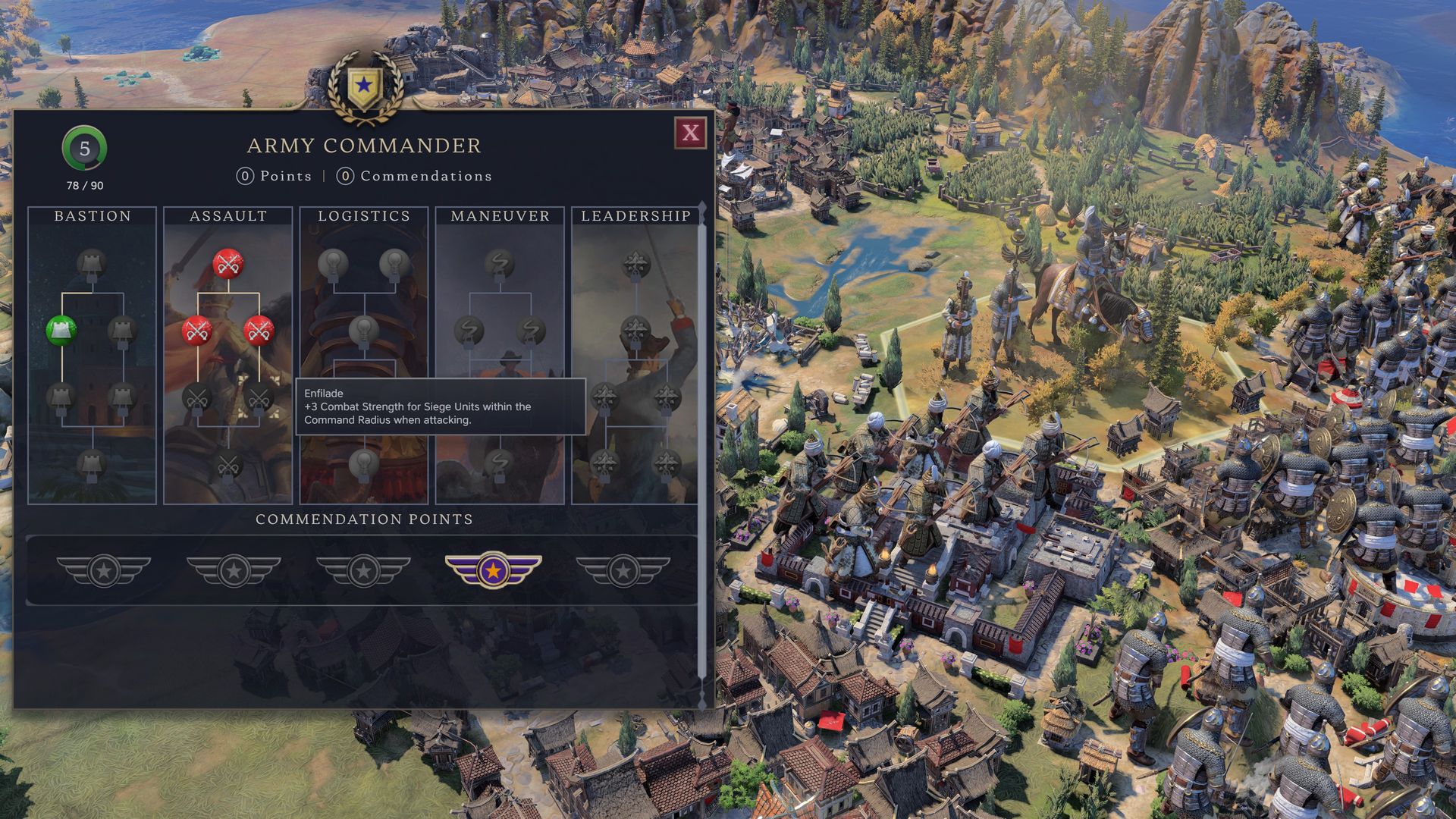The image size is (1456, 819).
Task: Switch to the Logistics tree header
Action: point(364,216)
